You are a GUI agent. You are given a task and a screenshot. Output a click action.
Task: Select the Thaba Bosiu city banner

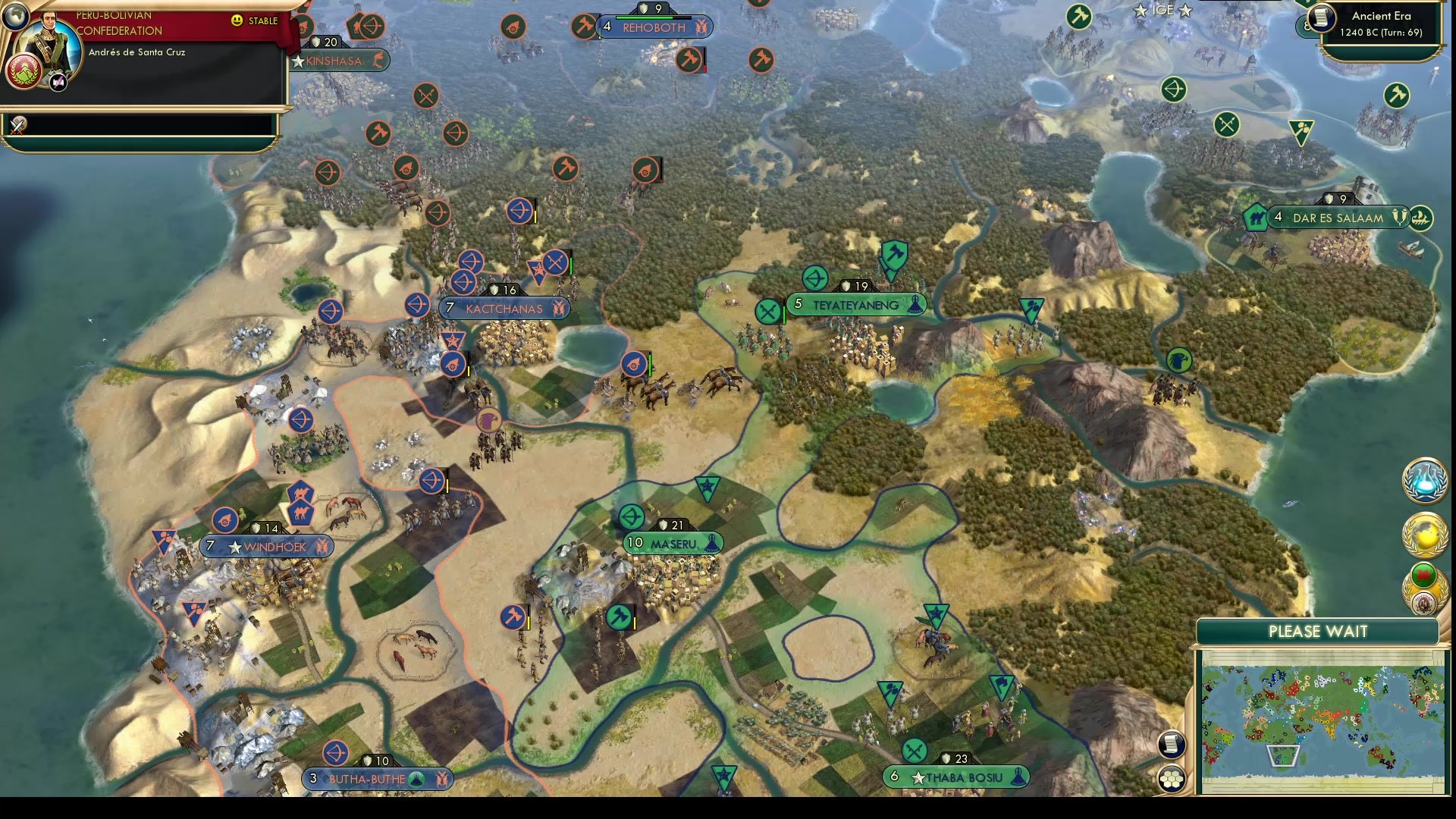958,778
